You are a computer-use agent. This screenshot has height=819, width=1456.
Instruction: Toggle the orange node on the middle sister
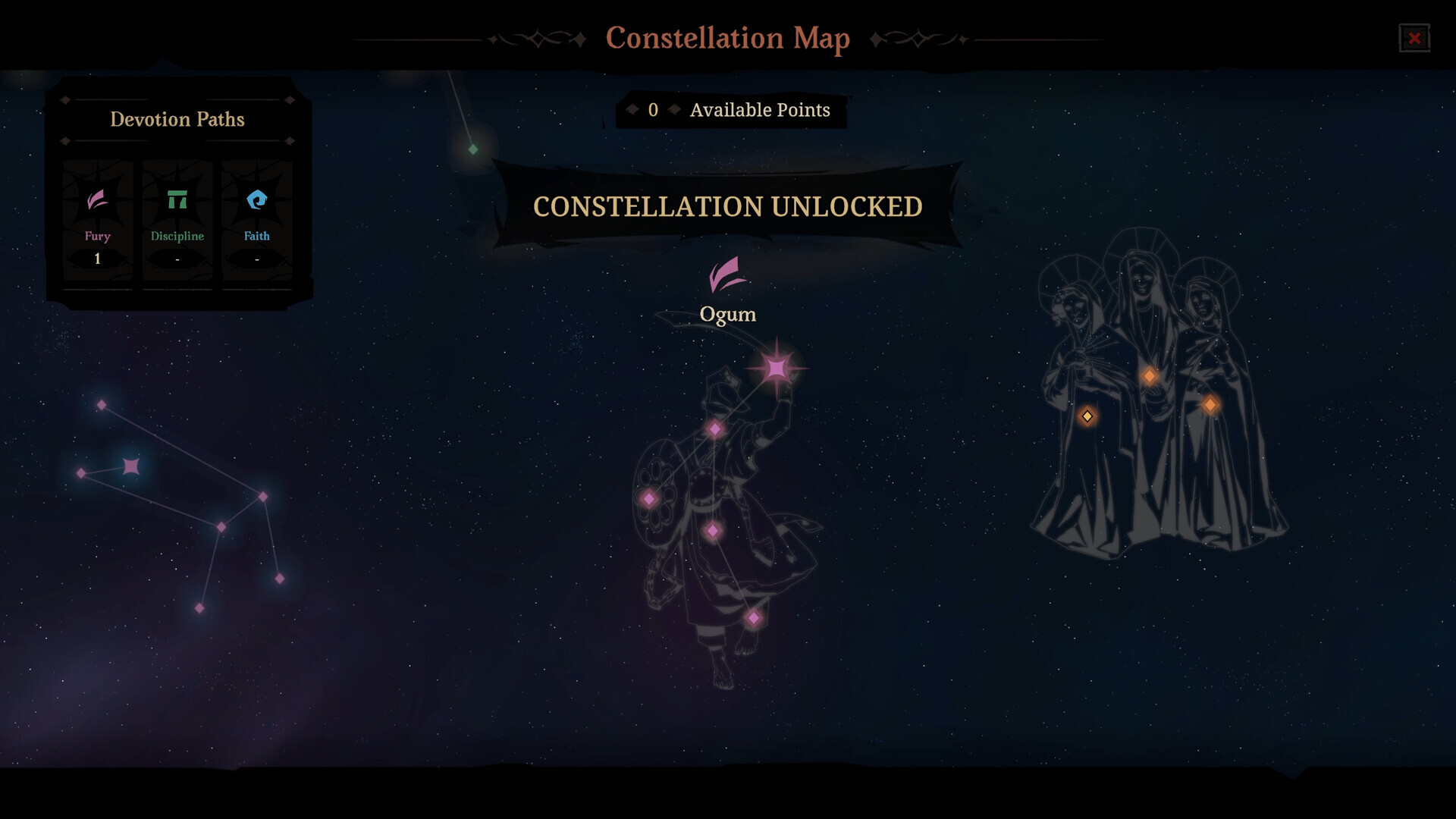pyautogui.click(x=1150, y=375)
